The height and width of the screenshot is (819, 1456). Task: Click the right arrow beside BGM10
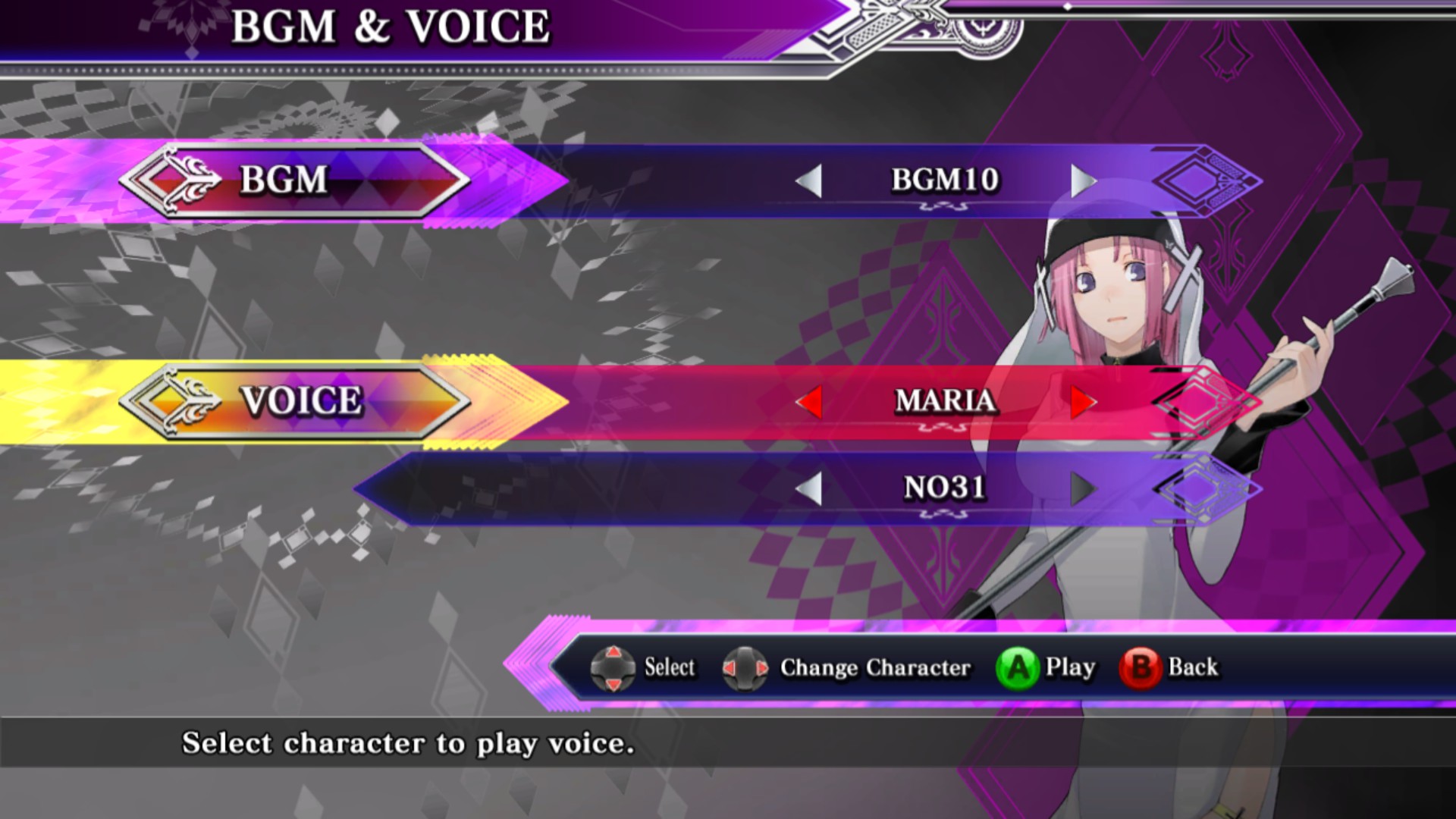(1083, 181)
